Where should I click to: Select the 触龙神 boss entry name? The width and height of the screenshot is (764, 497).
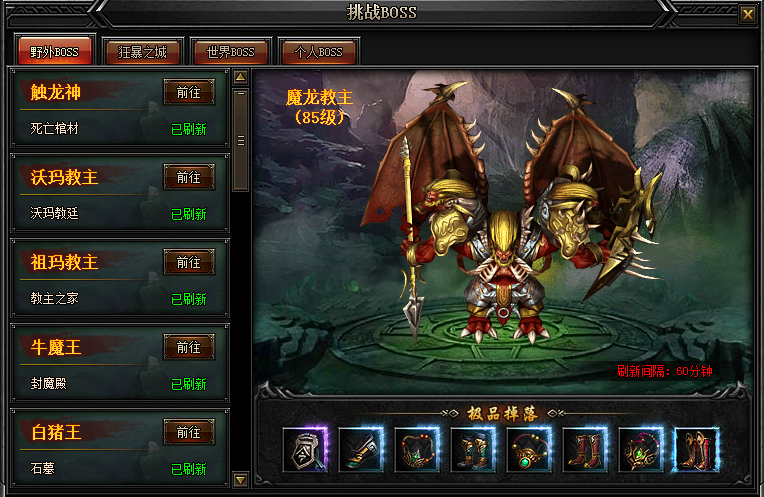coord(56,93)
